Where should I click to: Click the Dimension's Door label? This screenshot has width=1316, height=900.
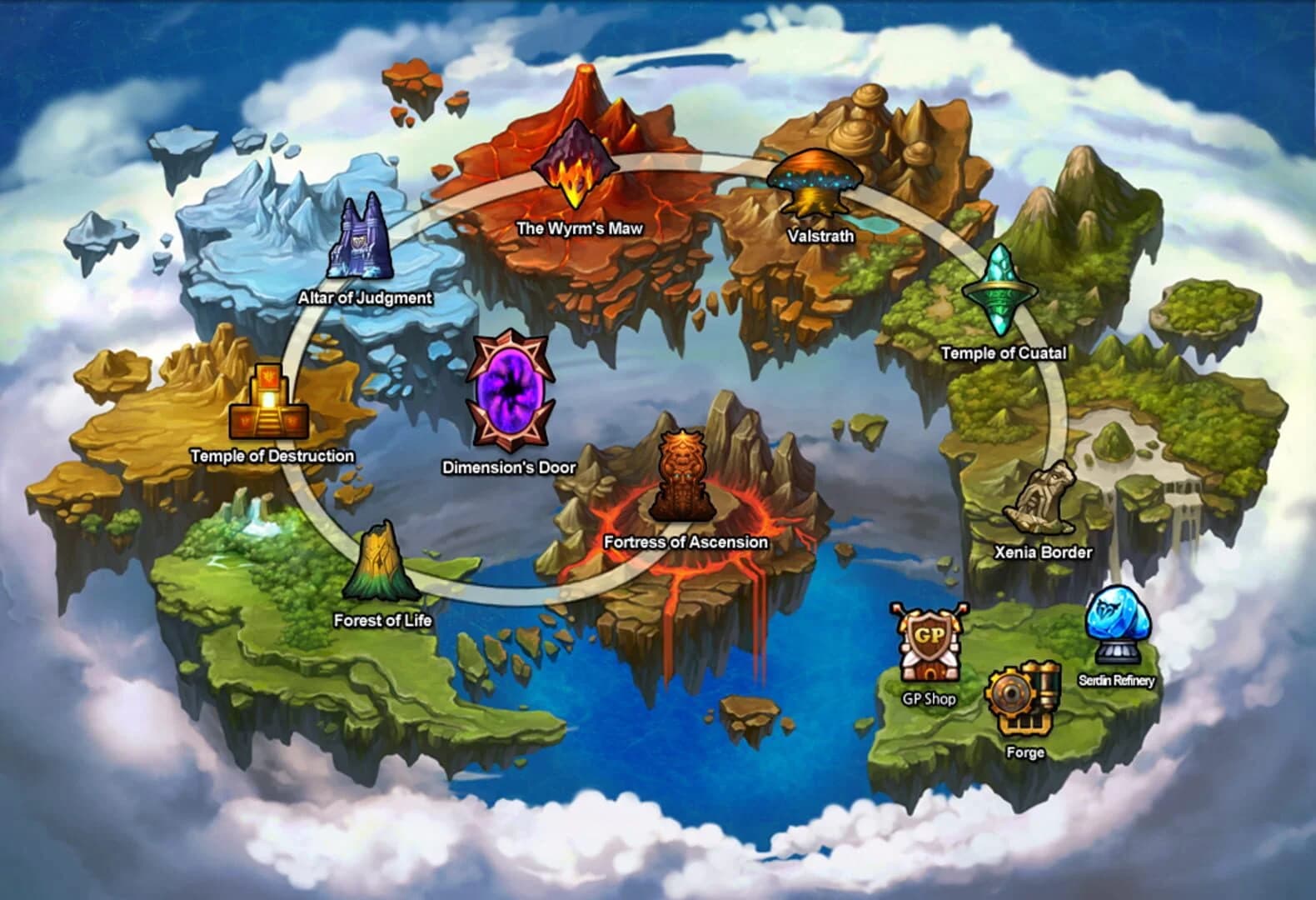[508, 468]
